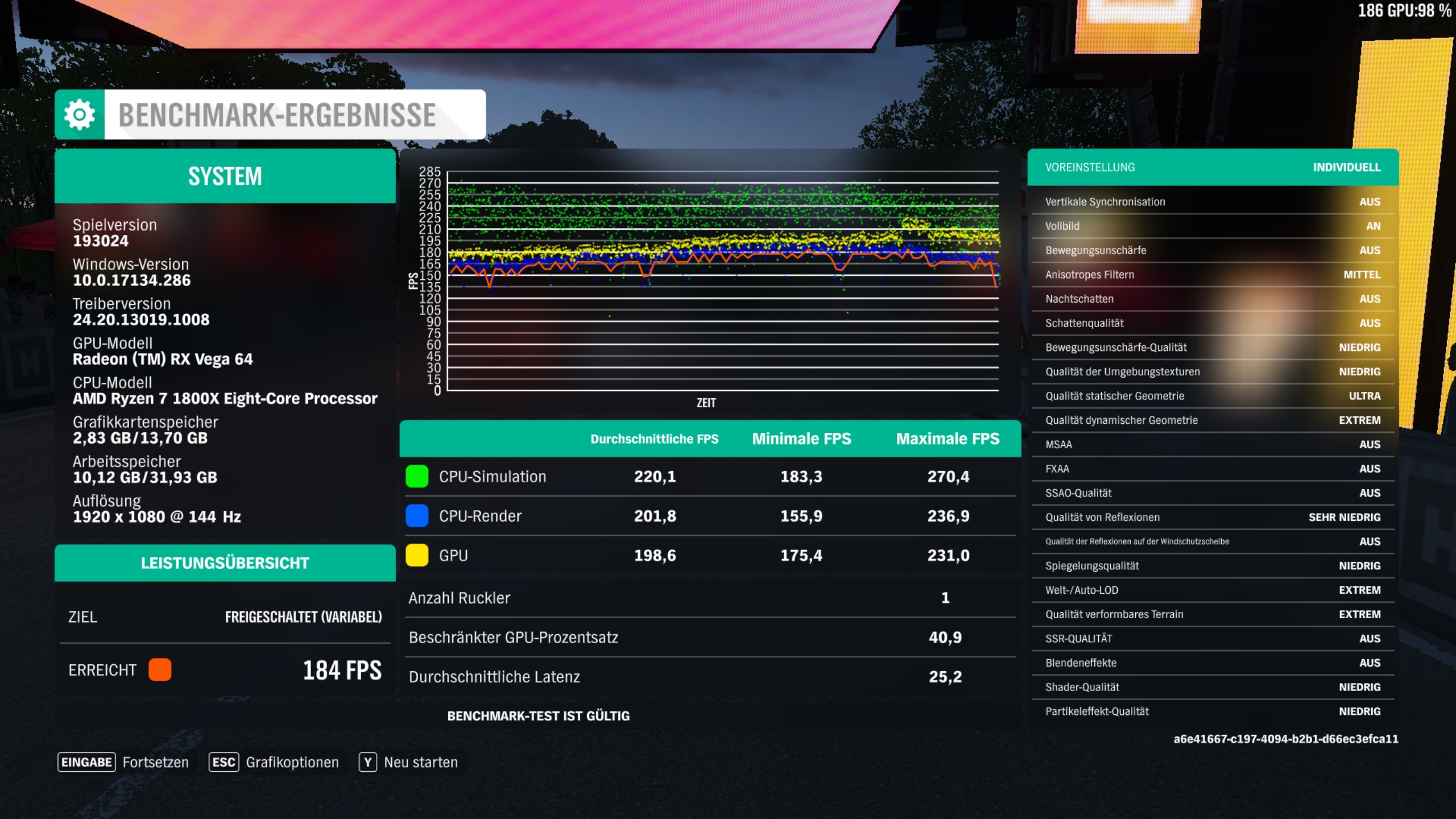Click the ESC key icon at bottom
This screenshot has width=1456, height=819.
pyautogui.click(x=224, y=762)
